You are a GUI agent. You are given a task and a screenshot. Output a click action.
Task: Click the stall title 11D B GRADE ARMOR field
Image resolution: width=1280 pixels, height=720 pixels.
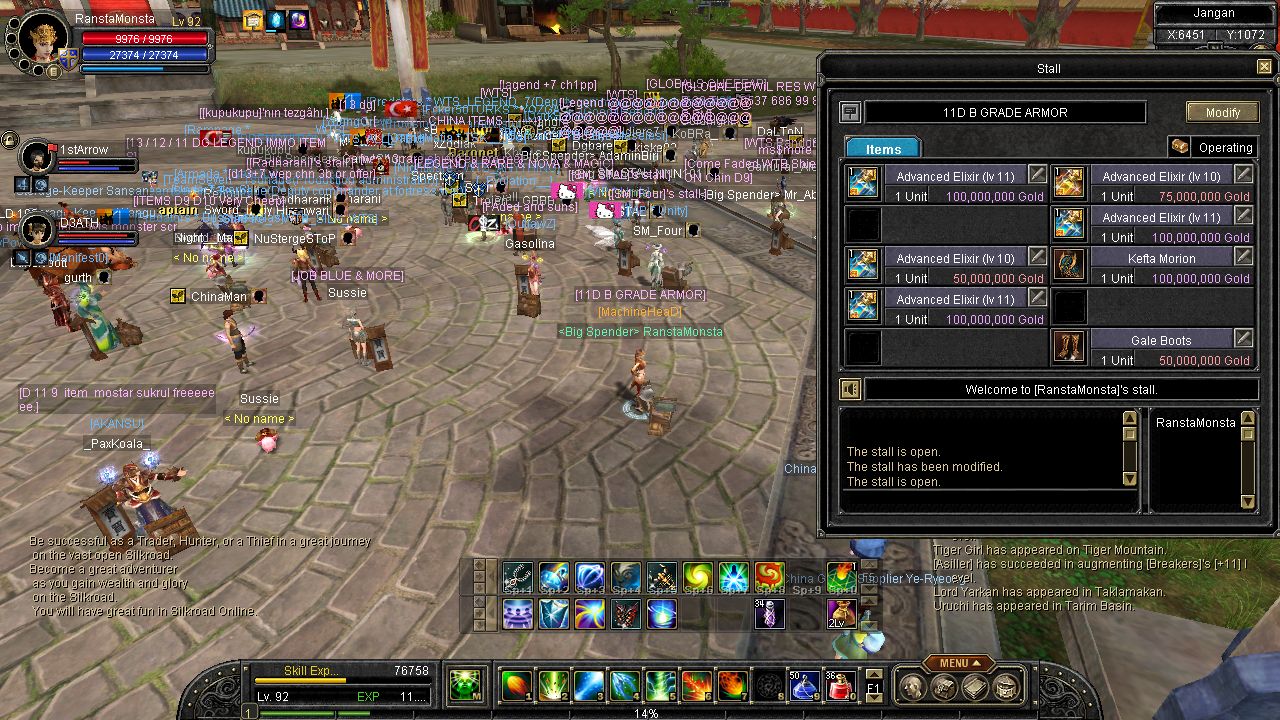tap(1005, 113)
